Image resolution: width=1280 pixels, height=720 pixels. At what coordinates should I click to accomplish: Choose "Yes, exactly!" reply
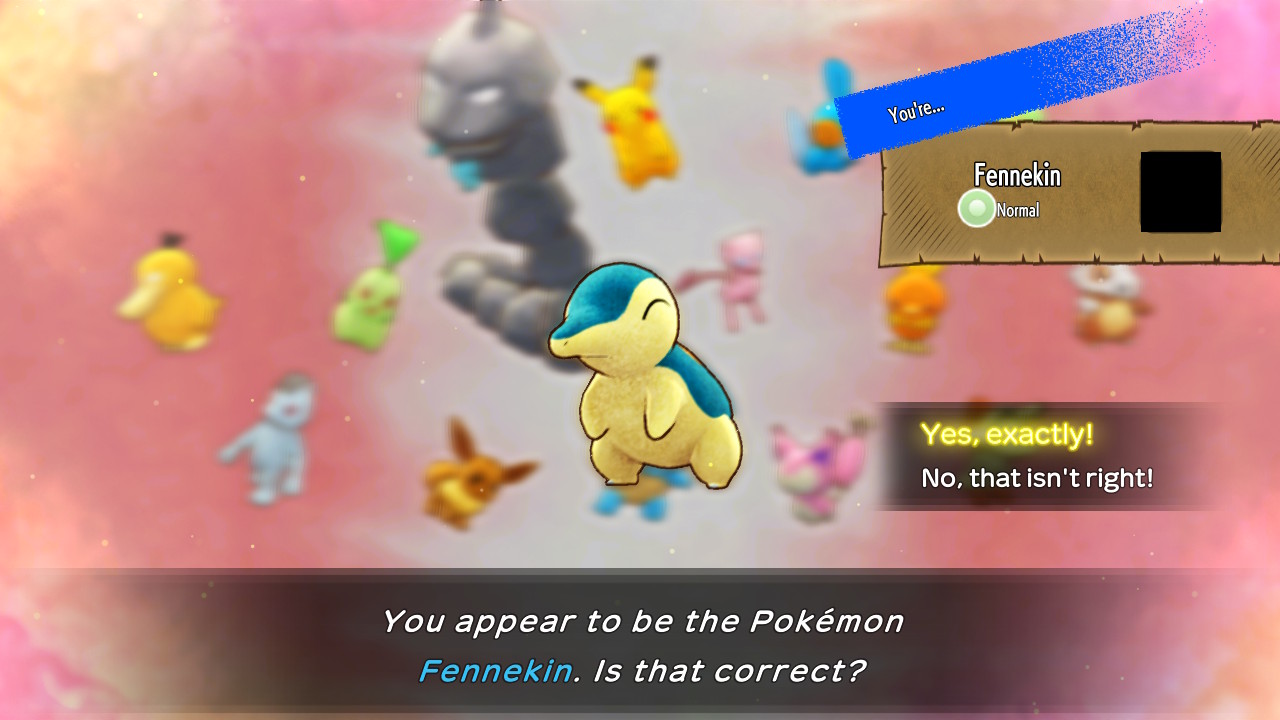click(1006, 435)
